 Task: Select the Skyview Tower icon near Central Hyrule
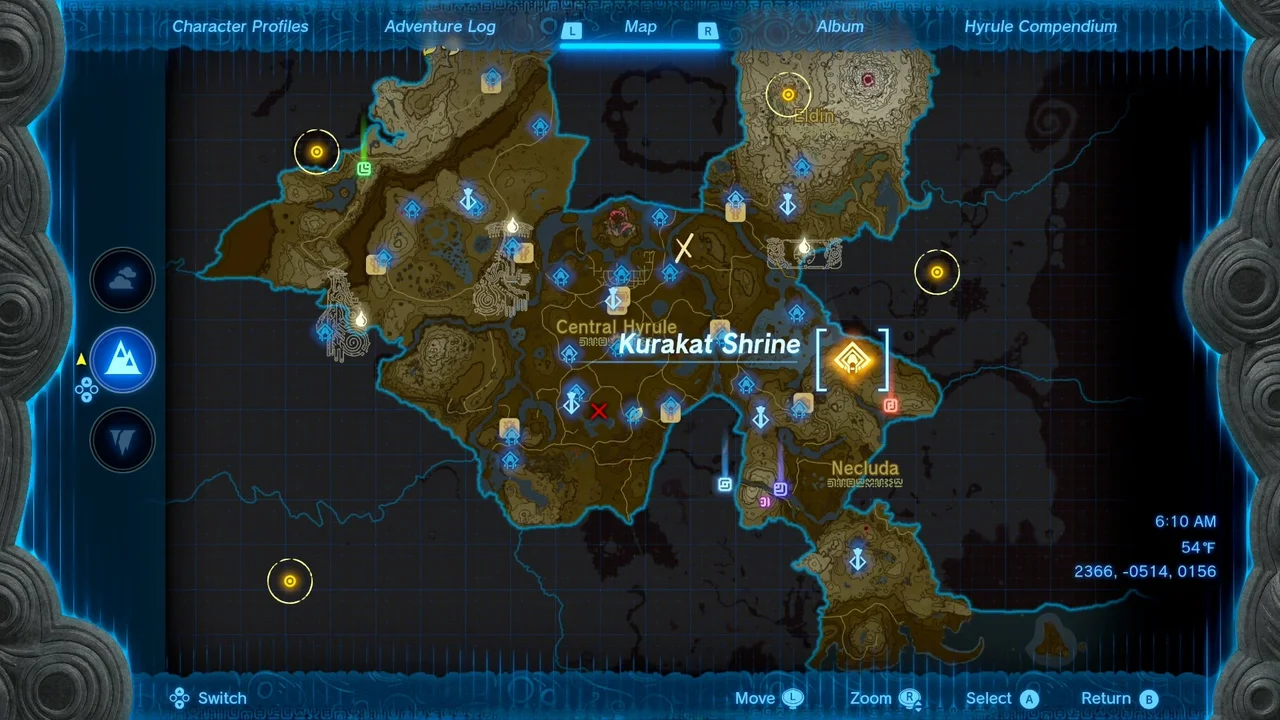click(x=615, y=300)
